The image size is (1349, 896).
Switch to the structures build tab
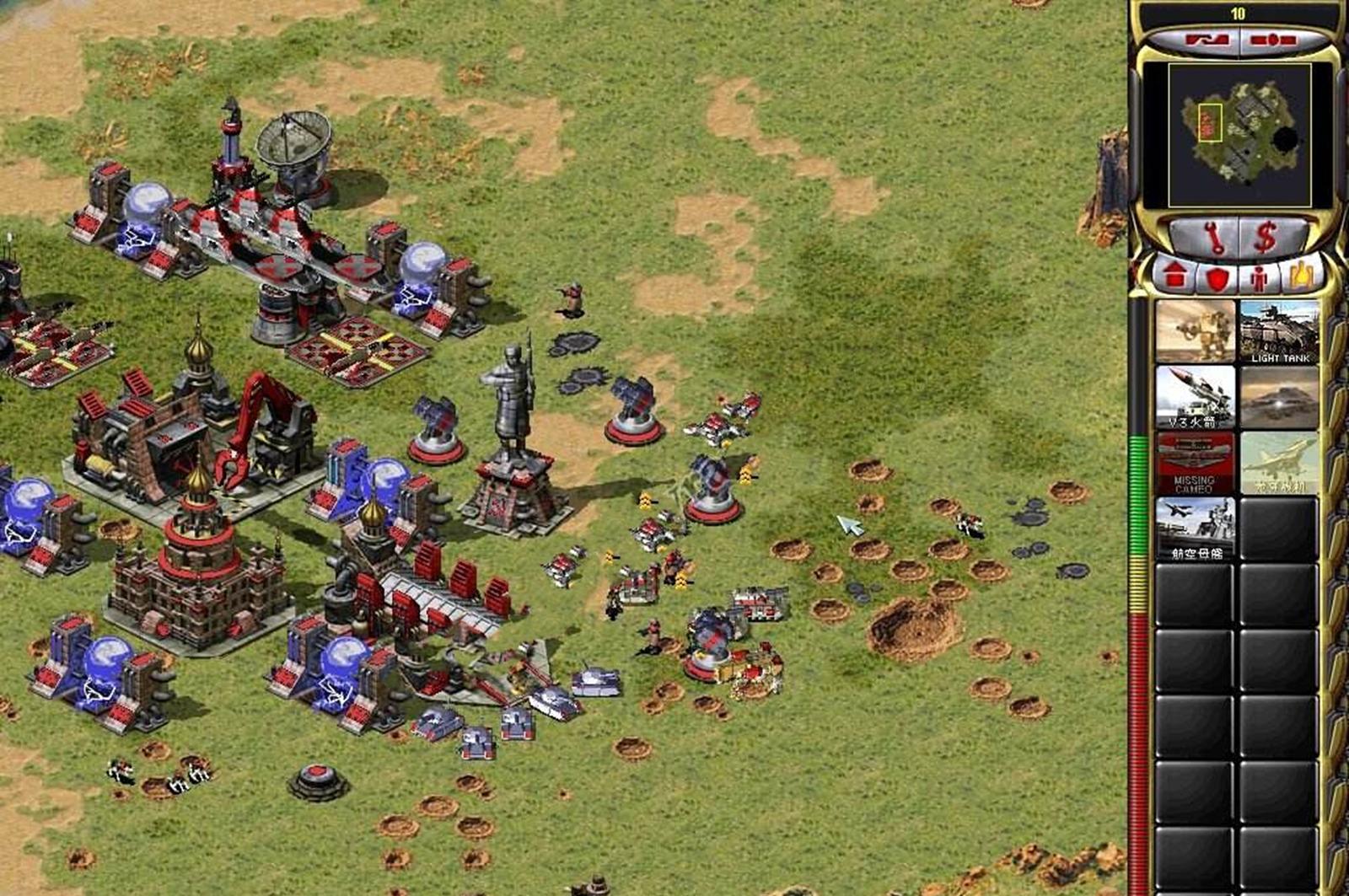tap(1174, 276)
